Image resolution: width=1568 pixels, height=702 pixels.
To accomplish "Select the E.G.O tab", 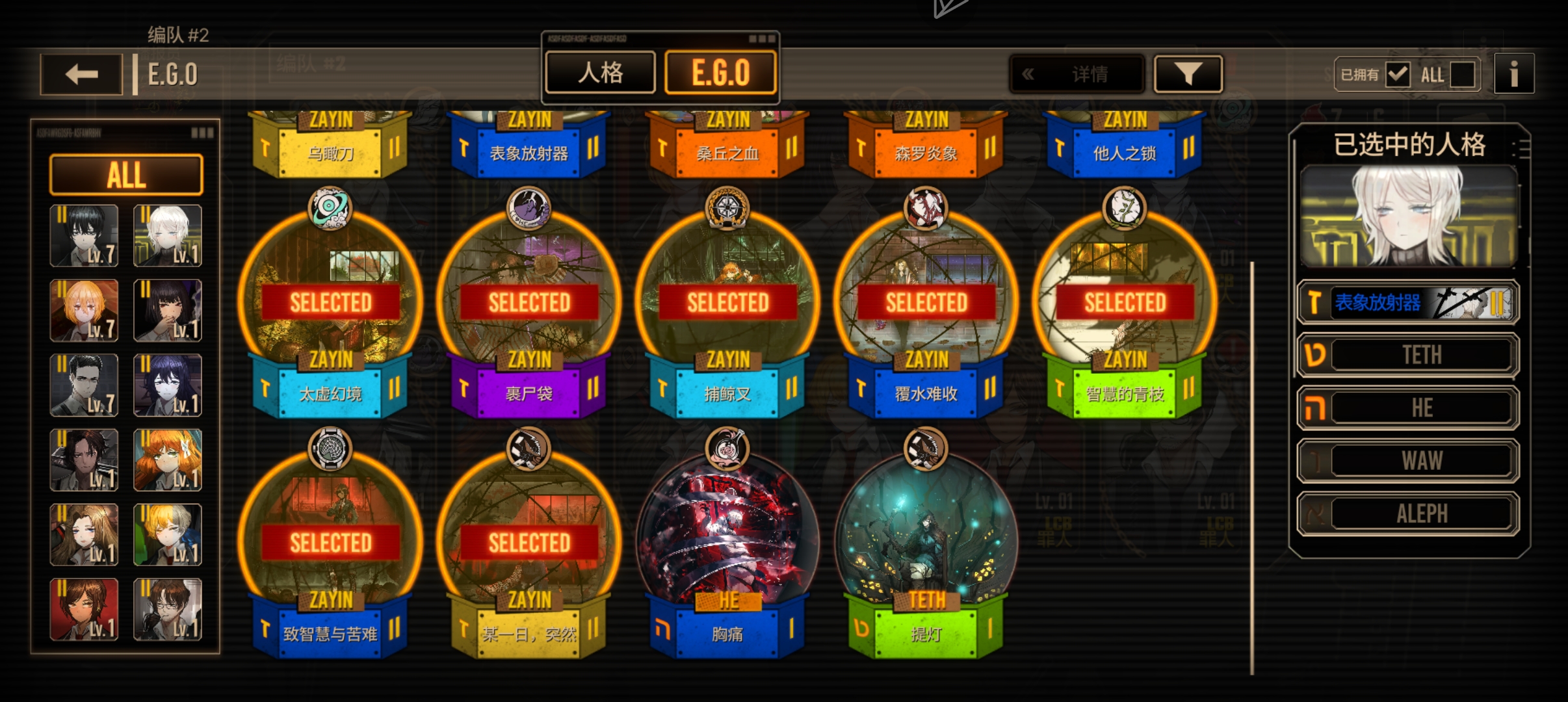I will pos(720,73).
